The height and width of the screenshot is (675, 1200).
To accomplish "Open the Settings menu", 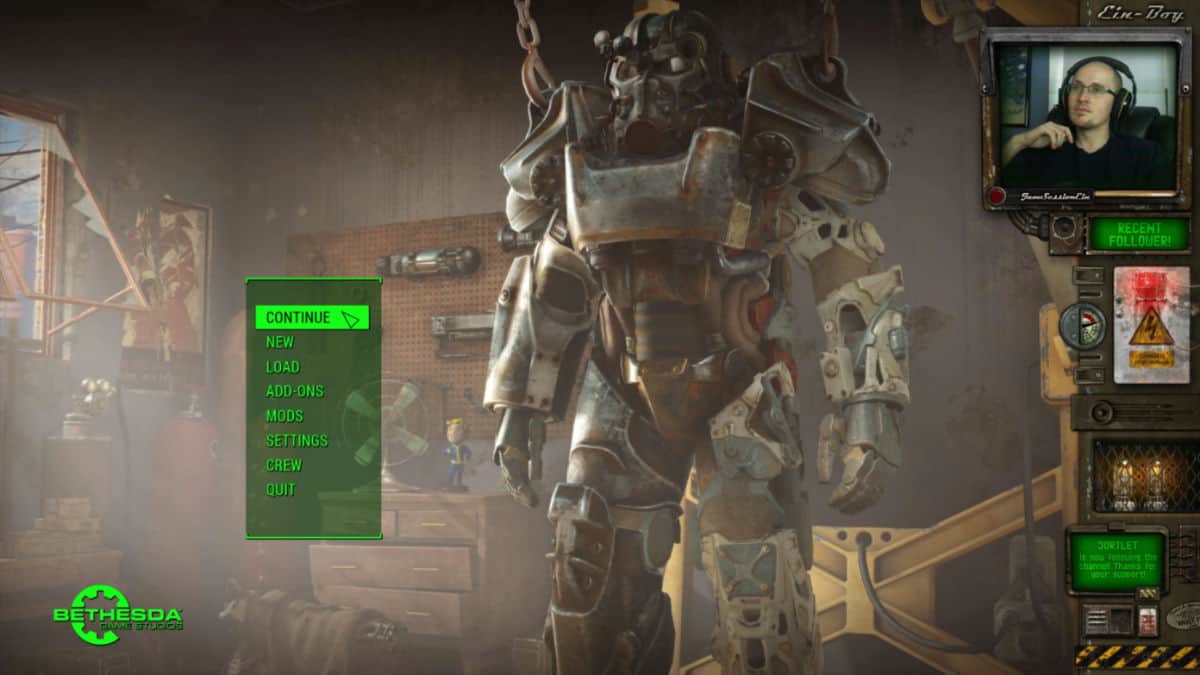I will tap(297, 441).
